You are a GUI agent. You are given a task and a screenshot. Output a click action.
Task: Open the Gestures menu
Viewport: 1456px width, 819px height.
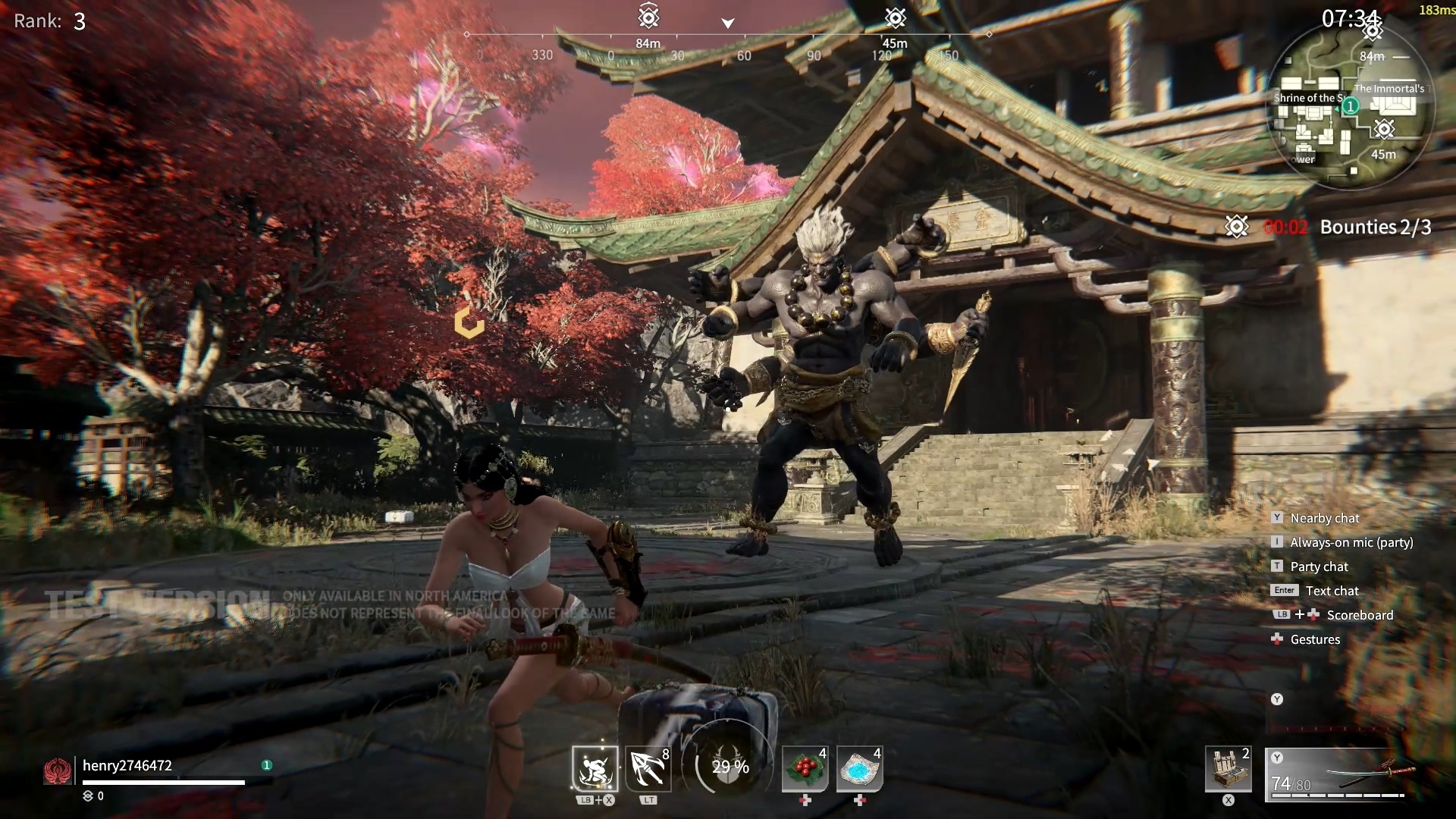pyautogui.click(x=1315, y=639)
